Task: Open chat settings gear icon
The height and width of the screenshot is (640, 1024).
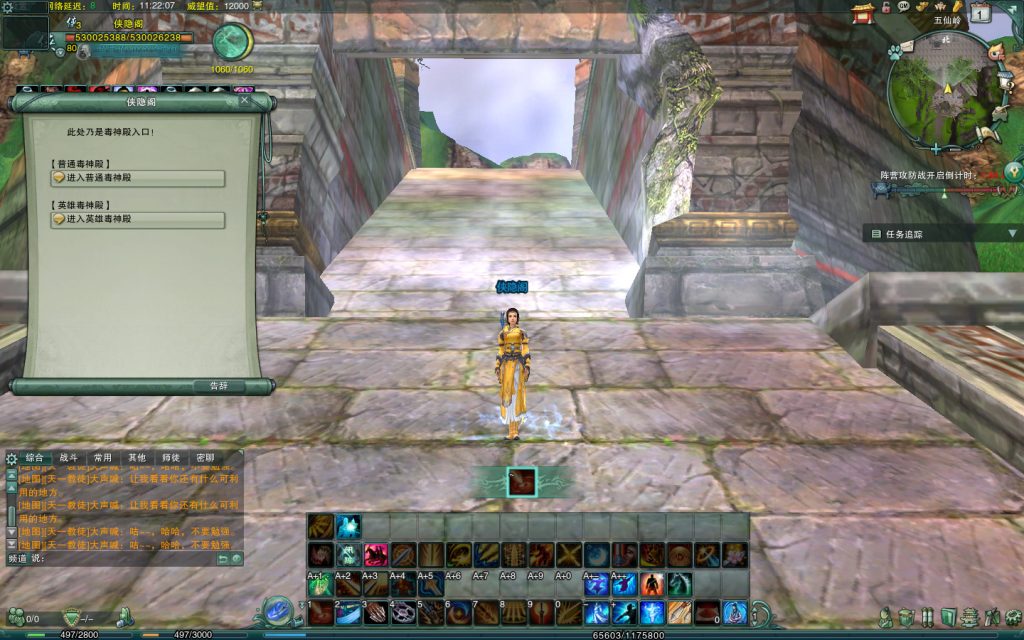Action: [11, 459]
